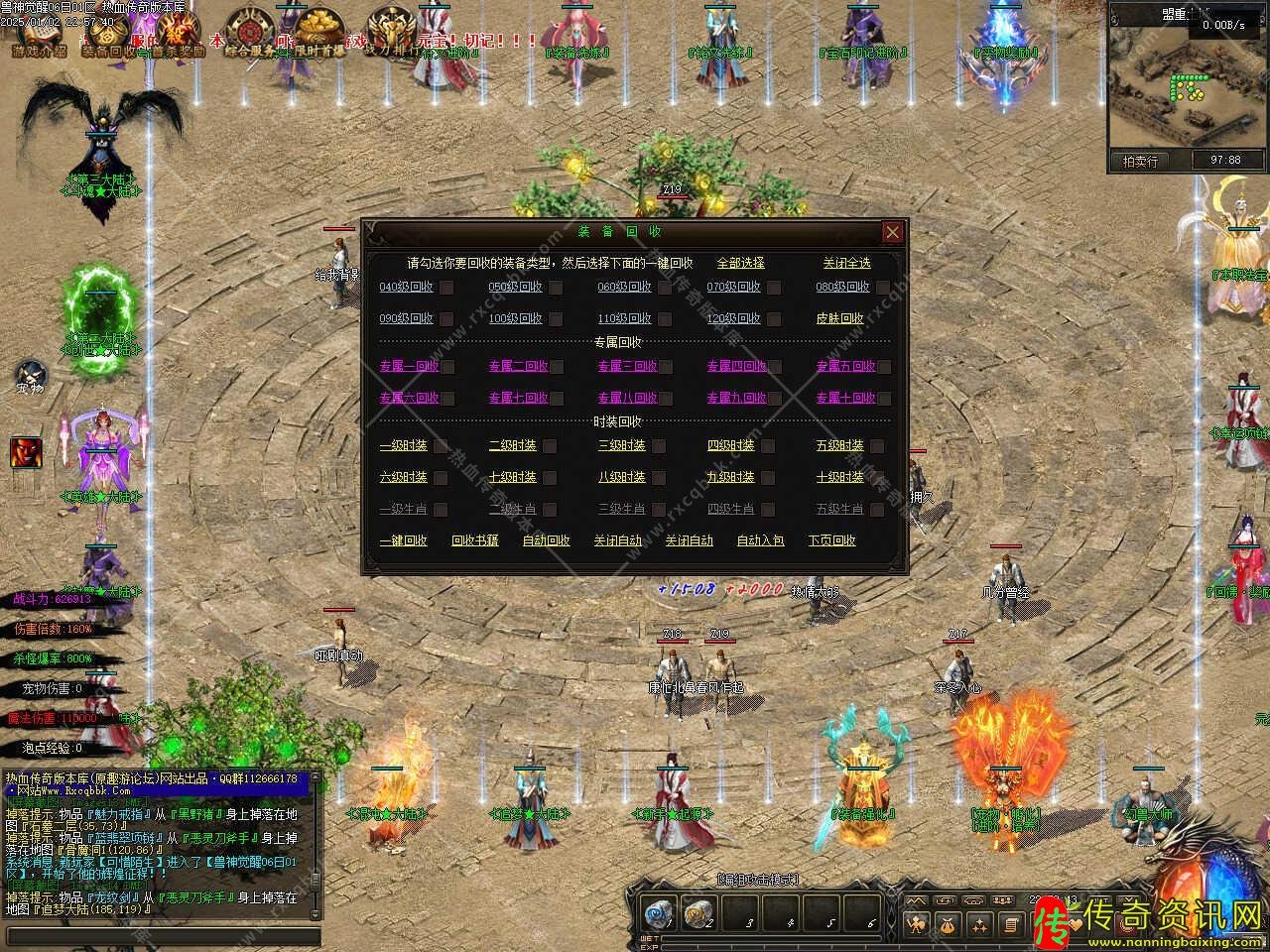This screenshot has width=1270, height=952.
Task: Open the 皮肤回收 link
Action: 839,318
